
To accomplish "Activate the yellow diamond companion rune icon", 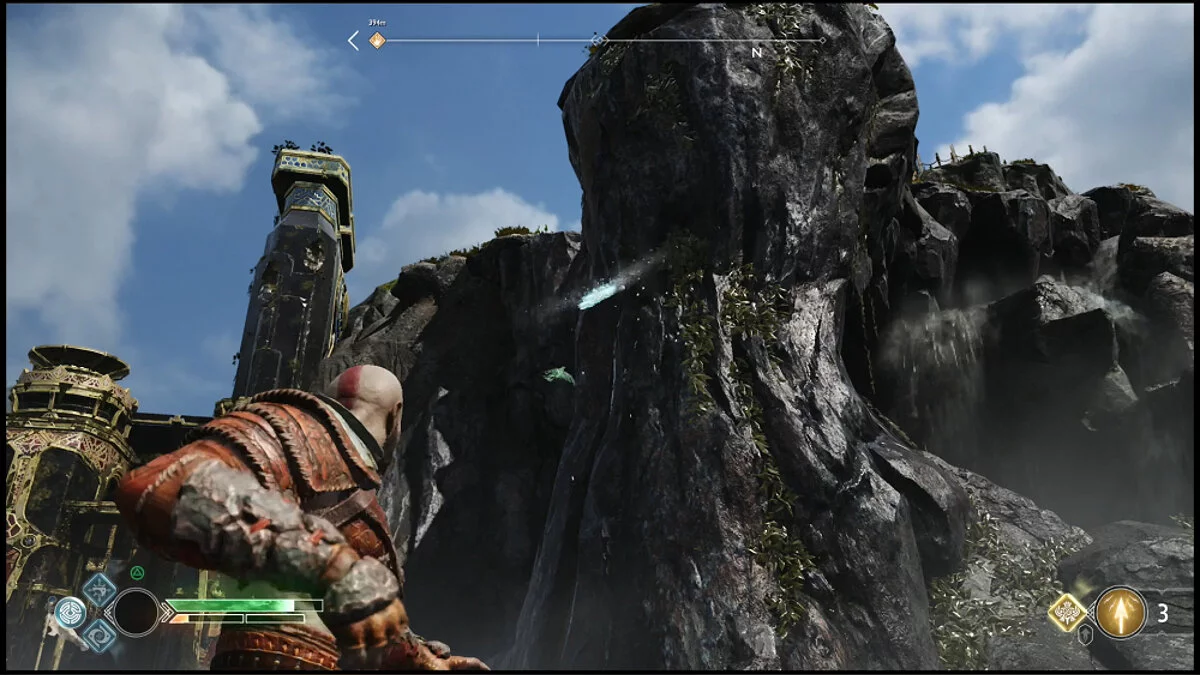I will tap(1067, 611).
